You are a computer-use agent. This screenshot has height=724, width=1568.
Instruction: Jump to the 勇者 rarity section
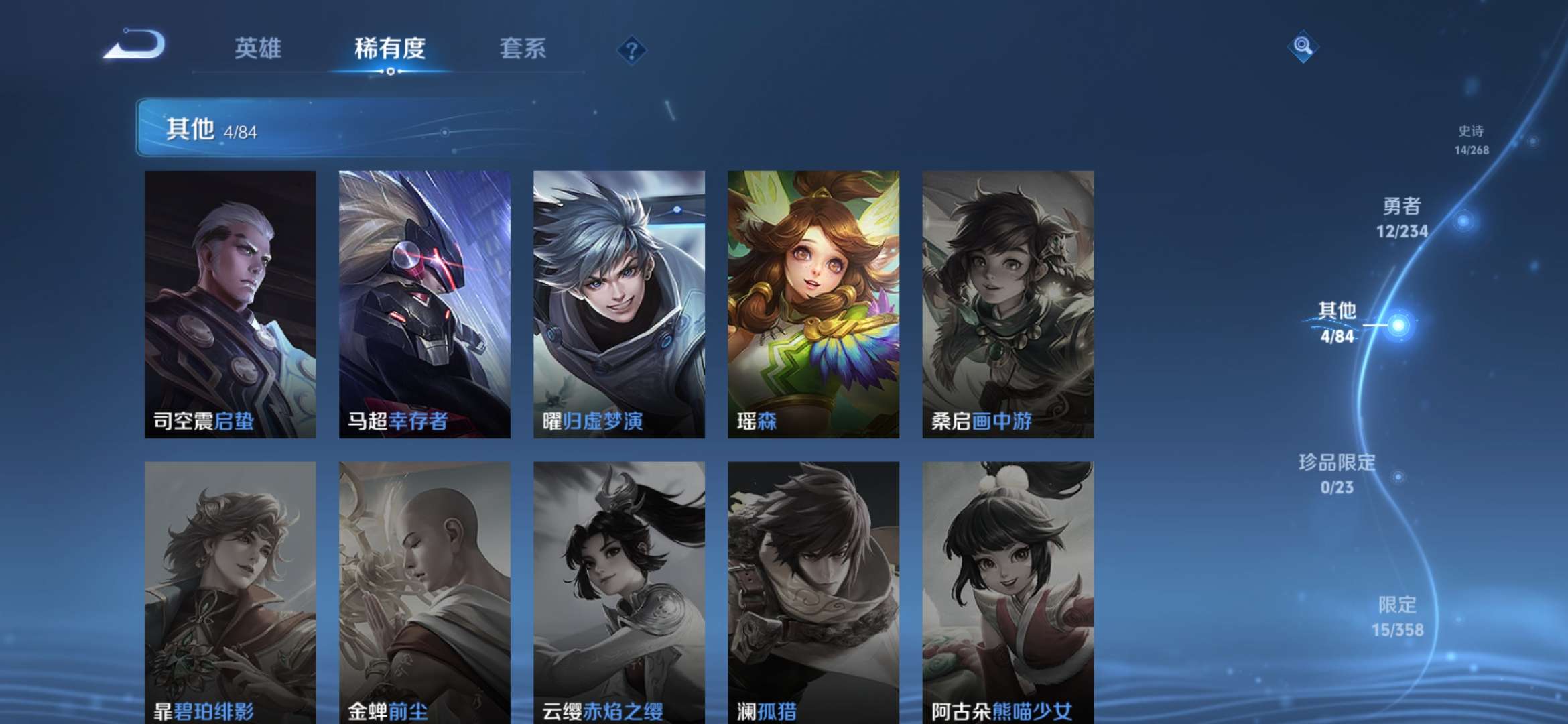coord(1402,218)
